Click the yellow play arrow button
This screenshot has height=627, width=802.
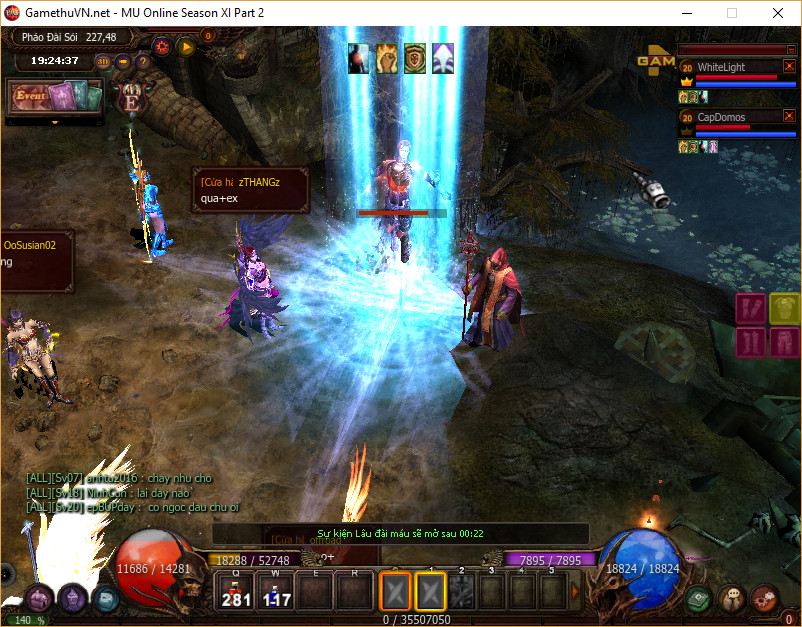pyautogui.click(x=185, y=45)
